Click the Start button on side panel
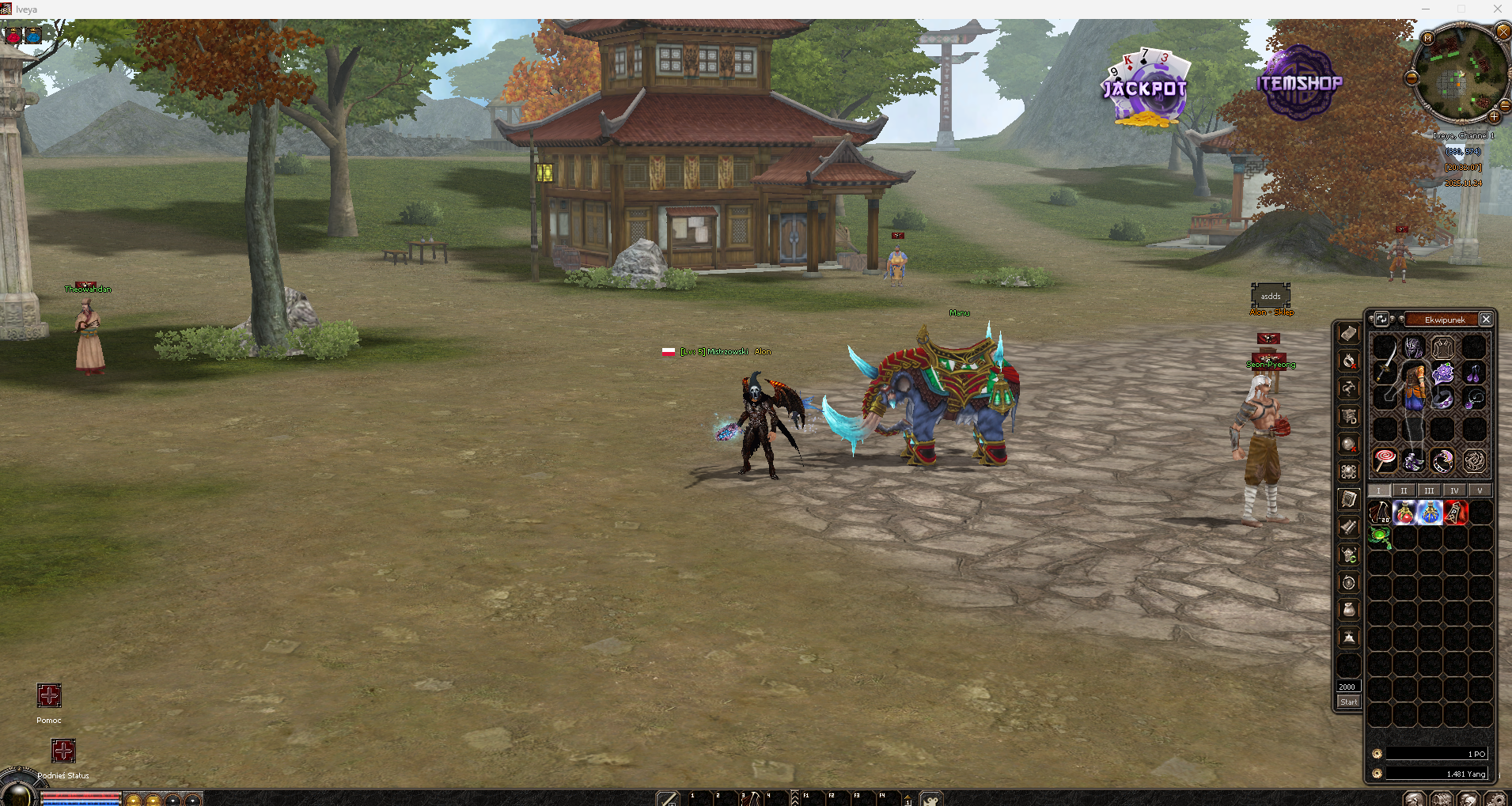 click(x=1348, y=702)
